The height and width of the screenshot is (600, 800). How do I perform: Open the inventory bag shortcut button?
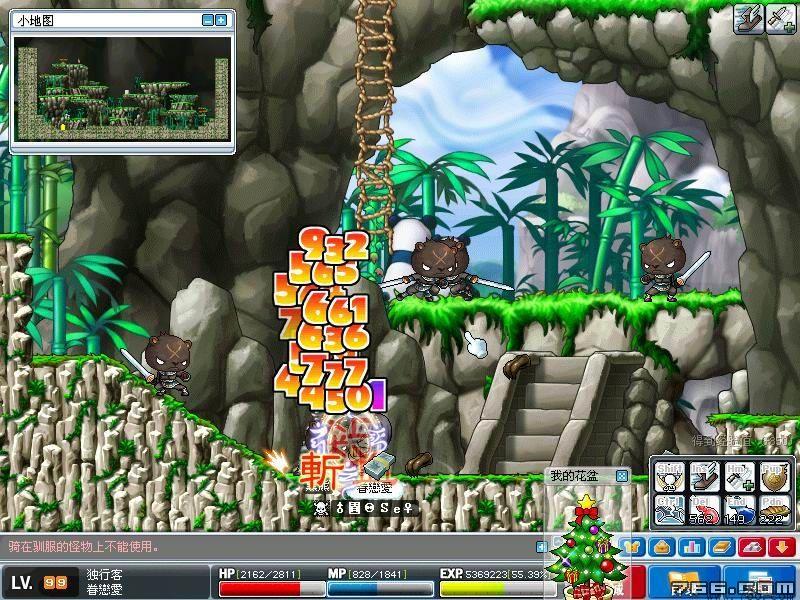[x=660, y=546]
